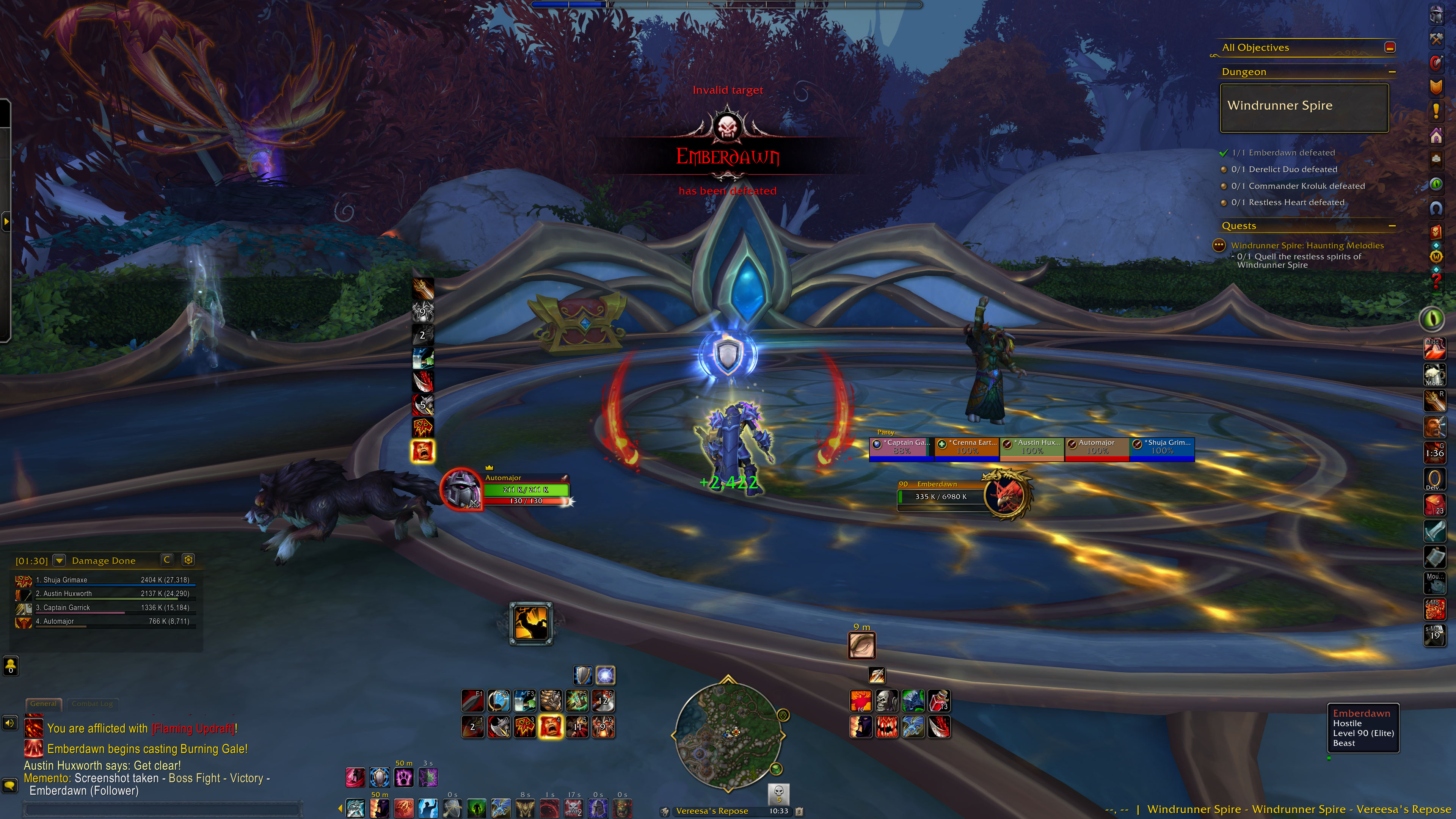Open the damage meter type dropdown
1456x819 pixels.
point(59,560)
